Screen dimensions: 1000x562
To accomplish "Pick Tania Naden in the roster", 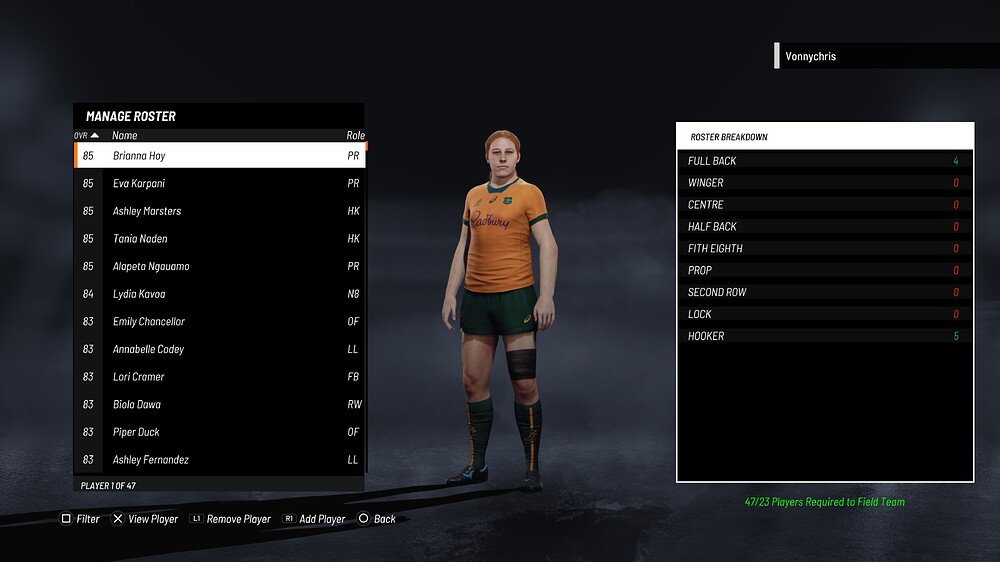I will coord(219,239).
